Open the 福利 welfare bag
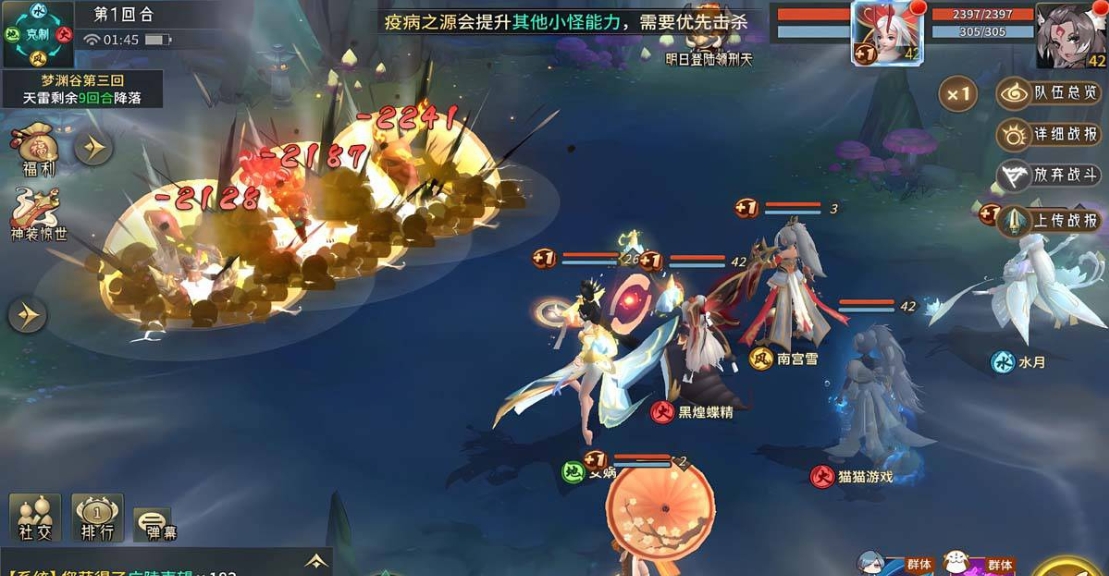The height and width of the screenshot is (576, 1109). [x=37, y=149]
